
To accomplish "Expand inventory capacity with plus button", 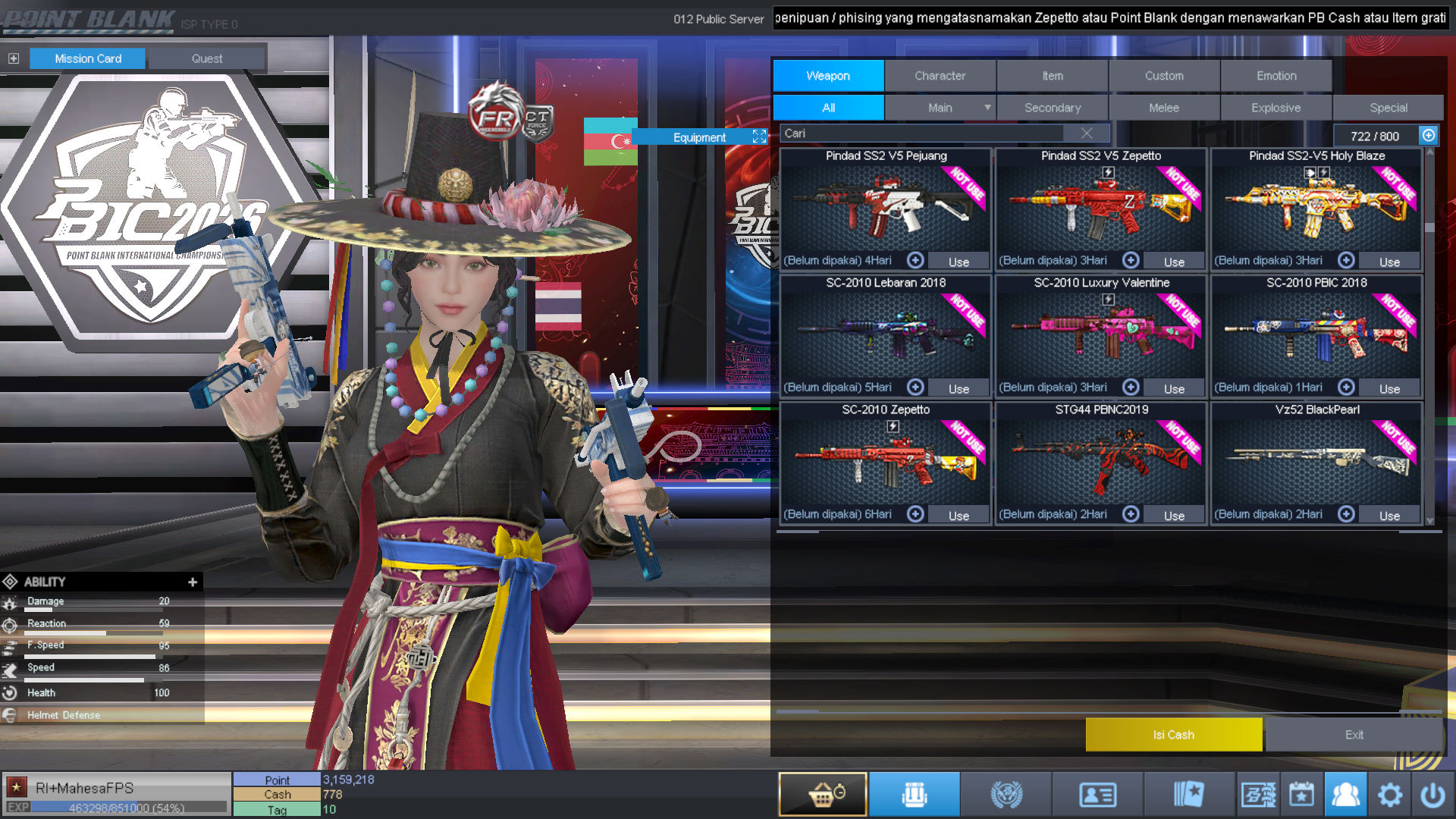I will (x=1429, y=135).
